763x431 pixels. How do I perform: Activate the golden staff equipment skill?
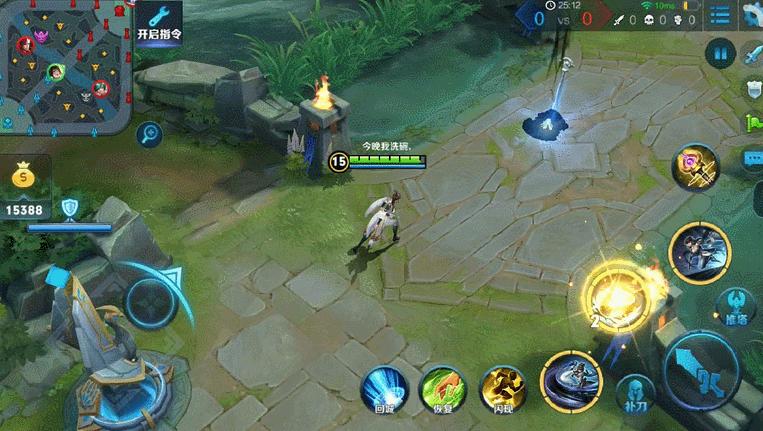pos(696,167)
